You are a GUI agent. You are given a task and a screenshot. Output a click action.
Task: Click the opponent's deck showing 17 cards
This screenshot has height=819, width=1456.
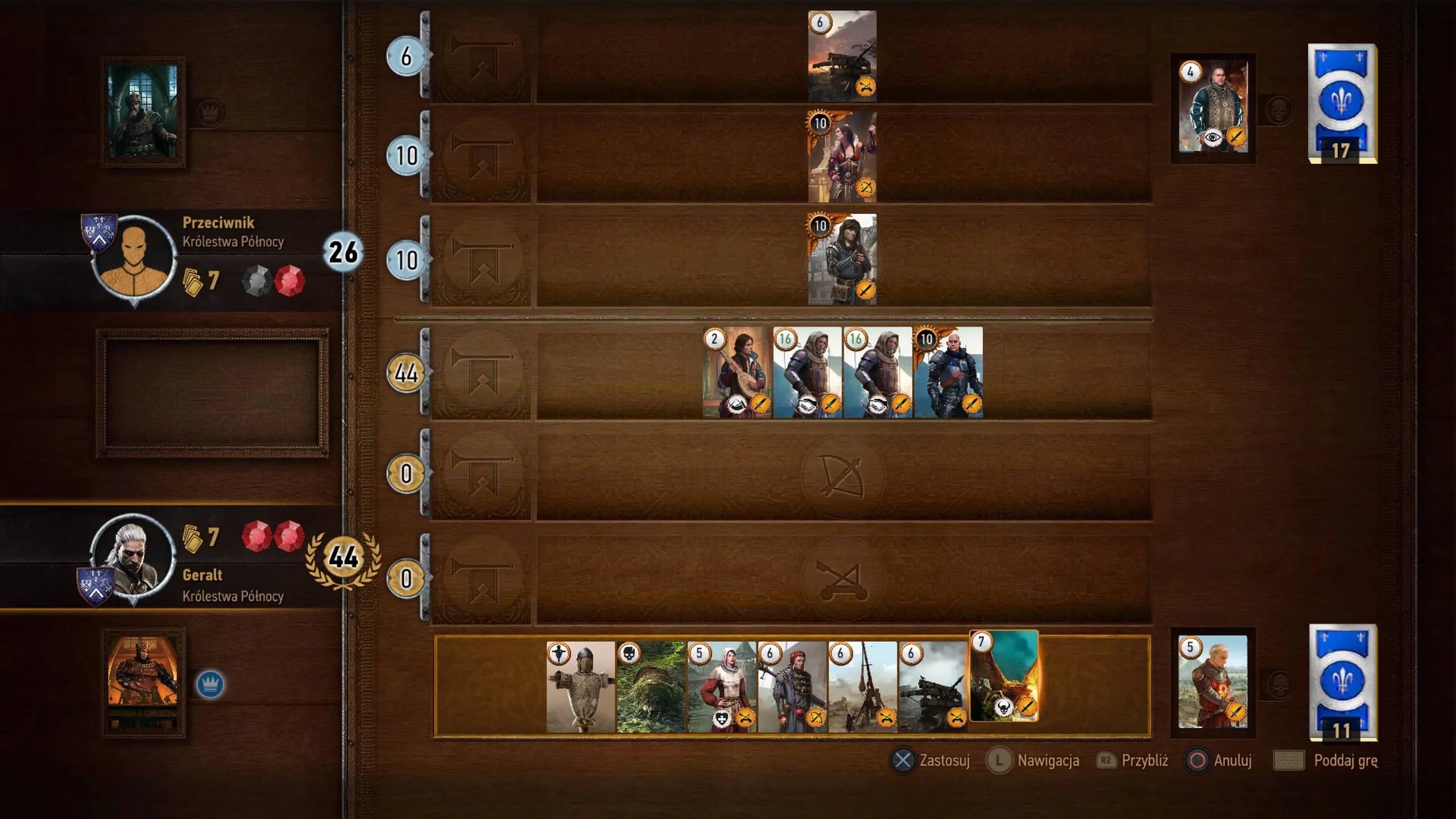point(1342,104)
